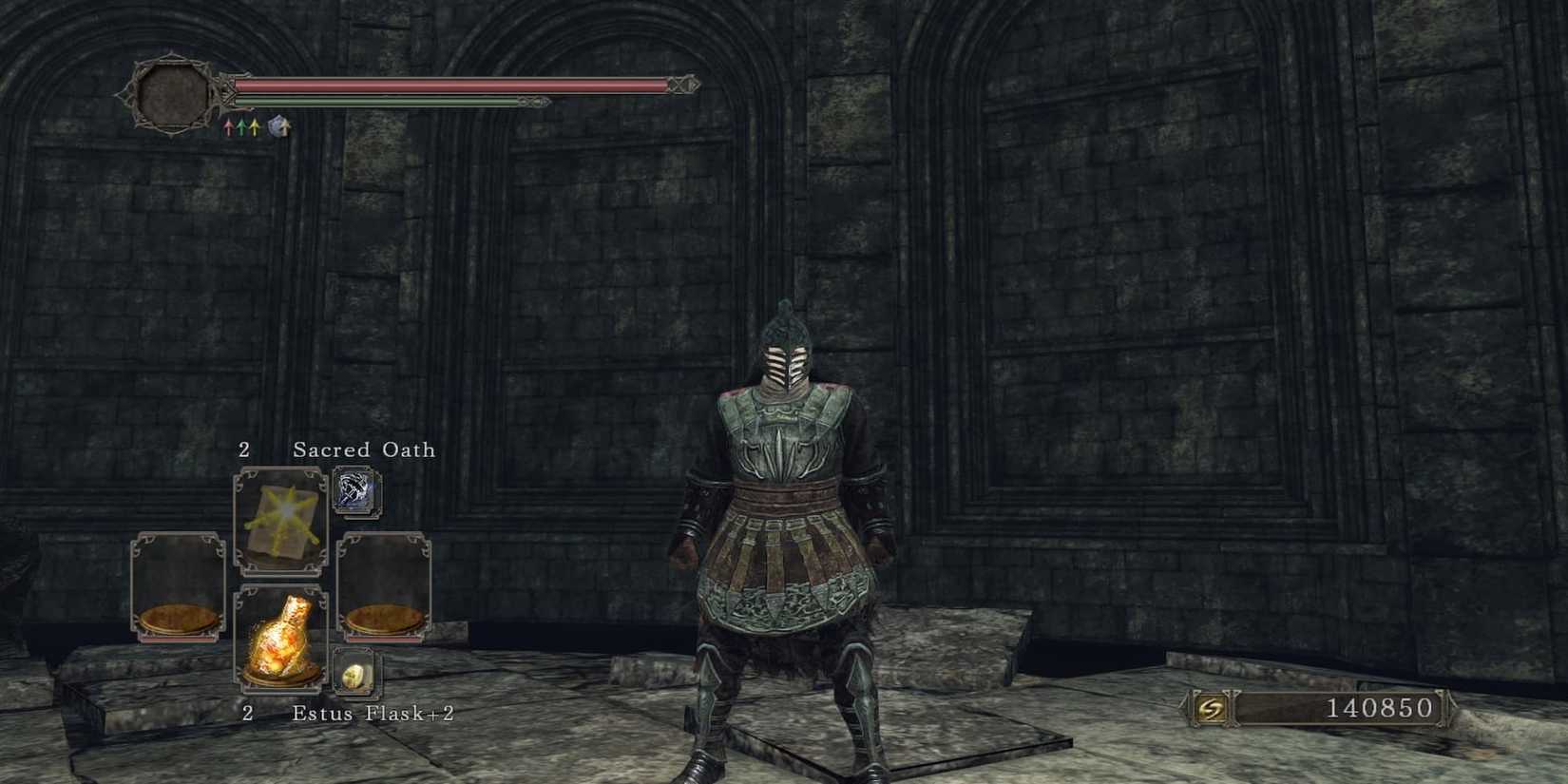Click the Sacred Oath text label

364,450
